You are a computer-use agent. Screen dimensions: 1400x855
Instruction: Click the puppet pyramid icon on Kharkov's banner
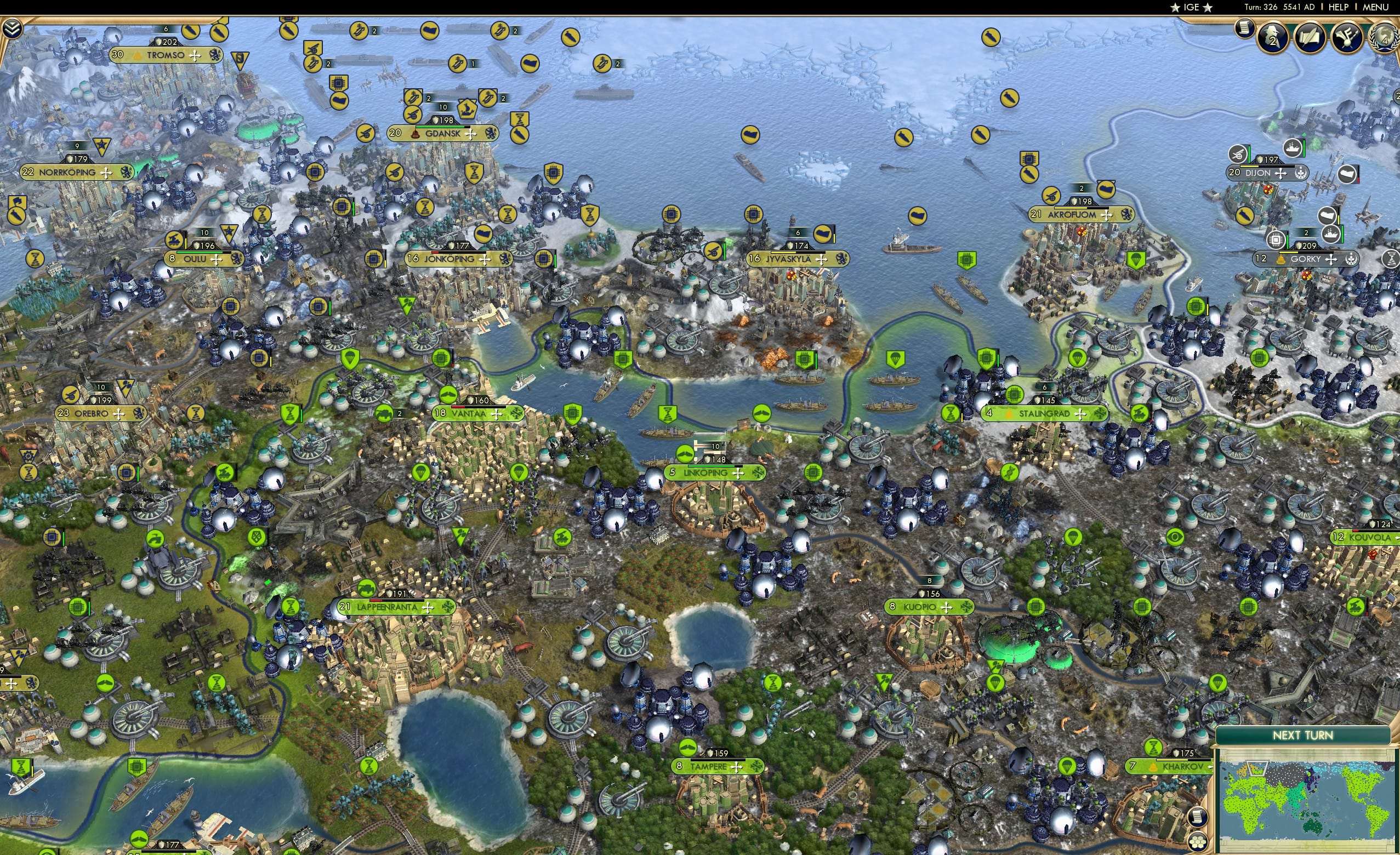tap(1154, 768)
